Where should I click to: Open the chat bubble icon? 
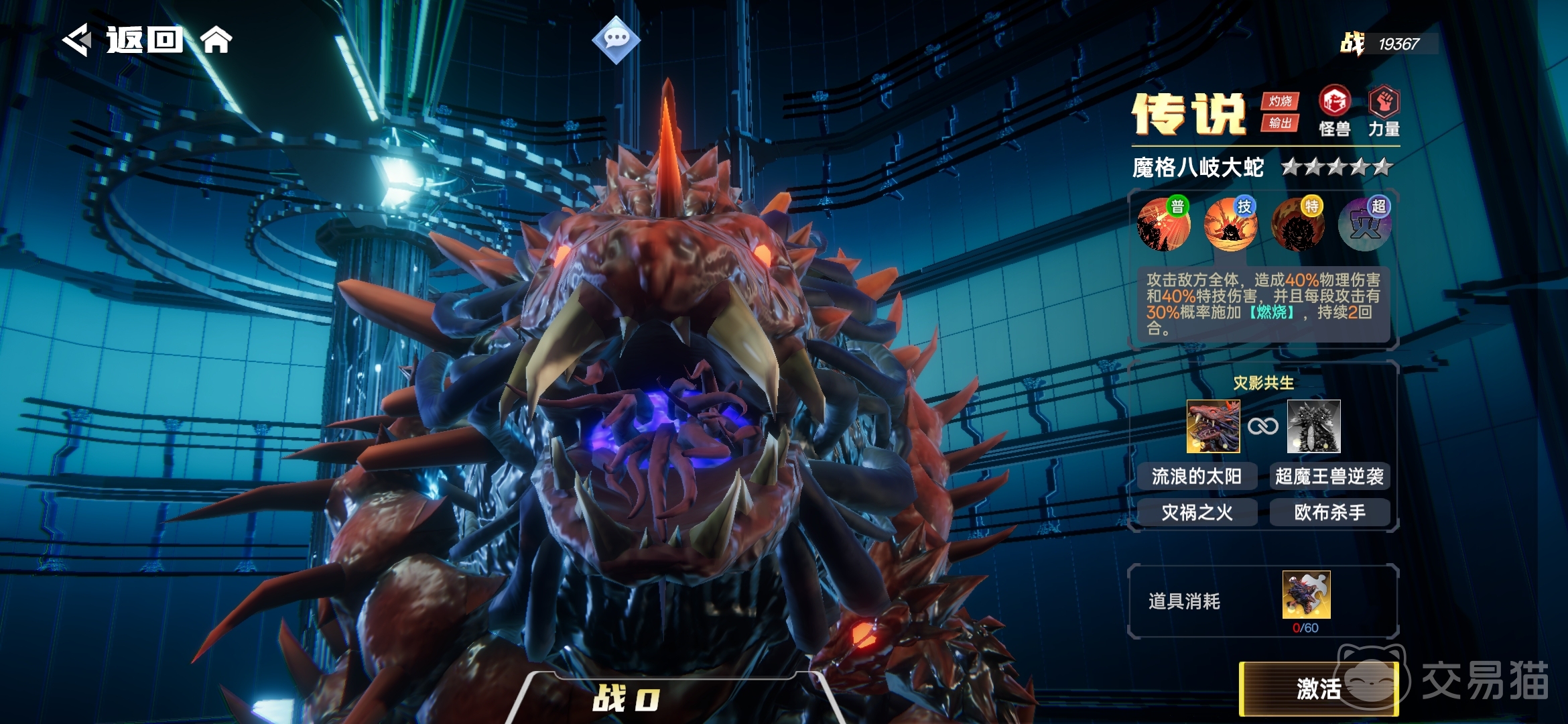616,39
